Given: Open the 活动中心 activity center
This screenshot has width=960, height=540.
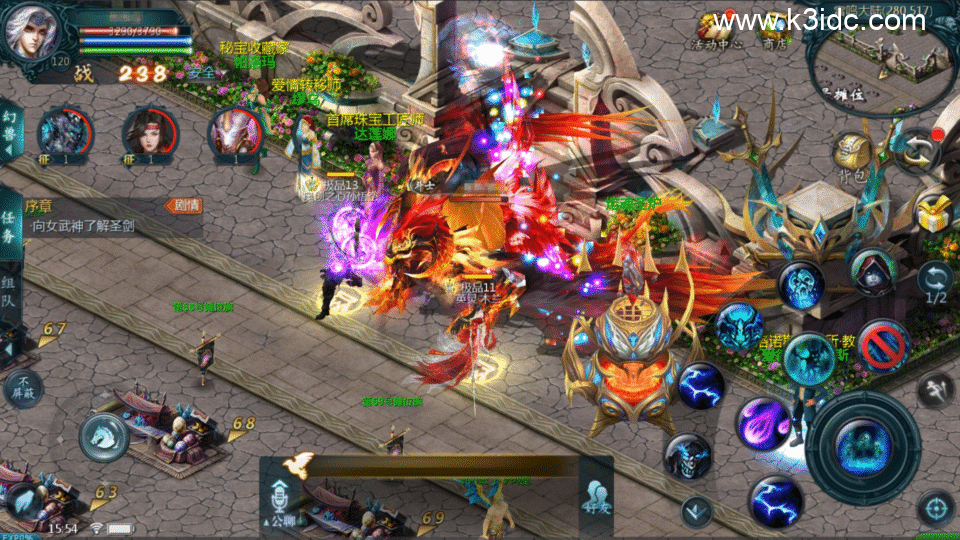Looking at the screenshot, I should 718,28.
